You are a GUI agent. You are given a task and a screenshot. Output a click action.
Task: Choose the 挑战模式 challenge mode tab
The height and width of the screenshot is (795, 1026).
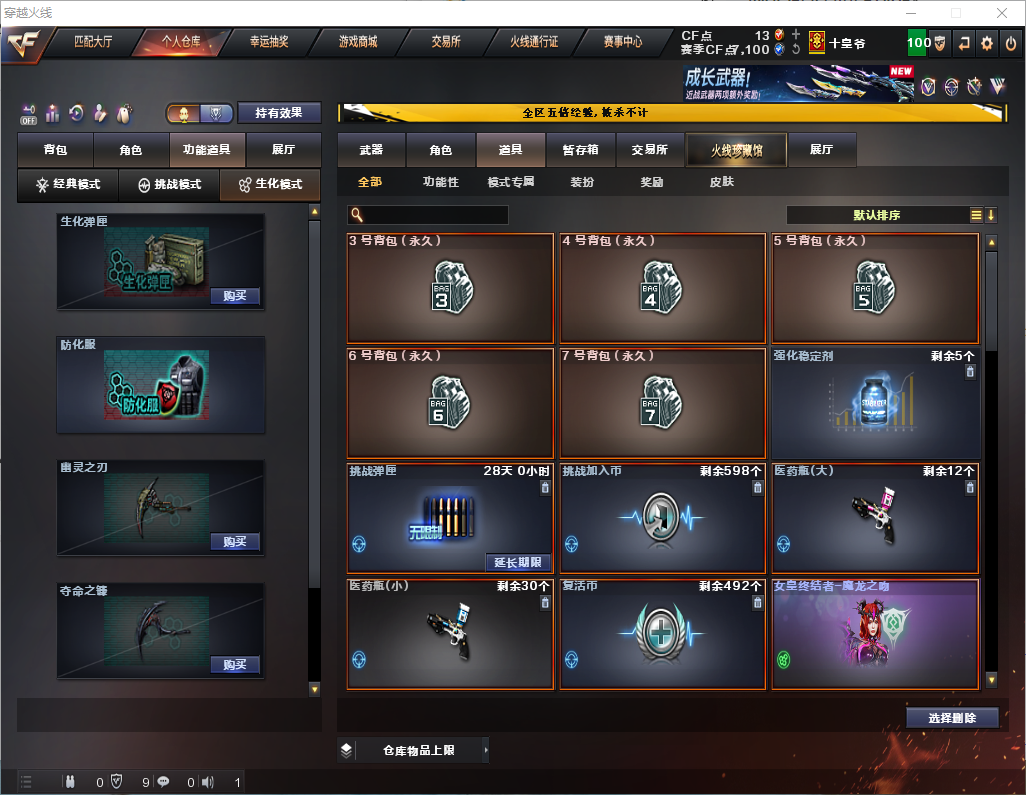coord(169,185)
